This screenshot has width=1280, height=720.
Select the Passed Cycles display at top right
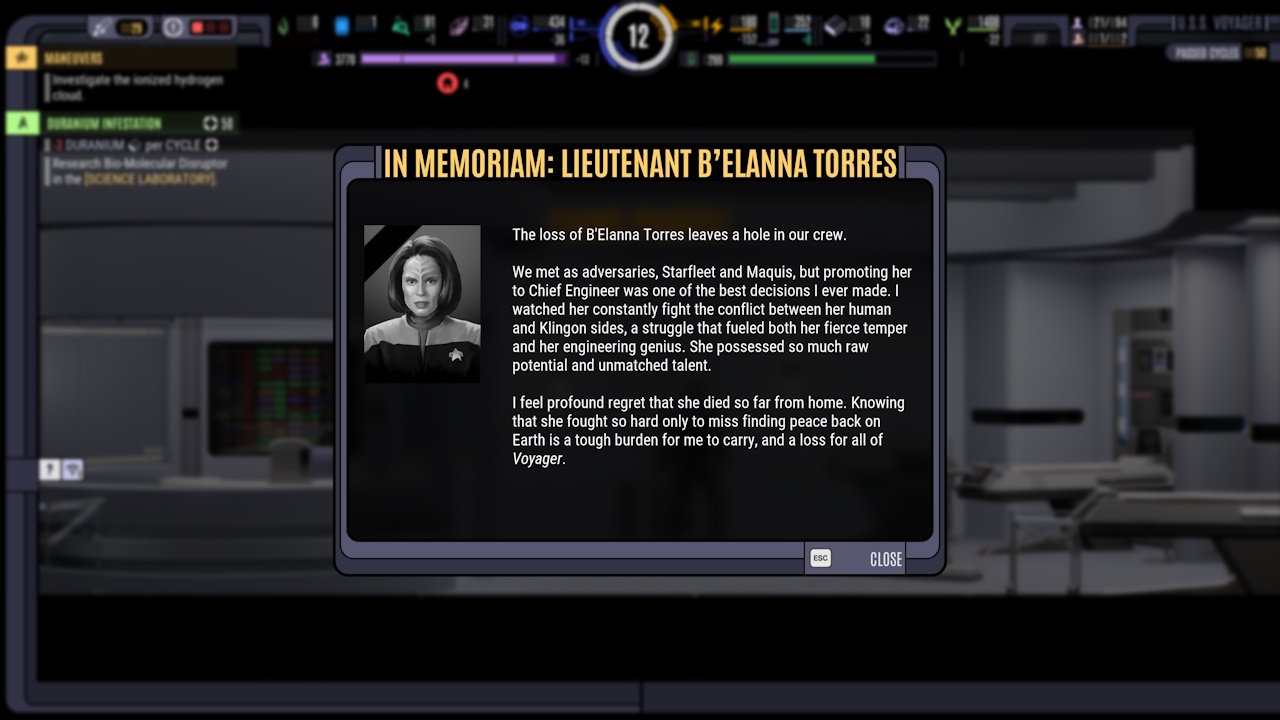coord(1206,52)
